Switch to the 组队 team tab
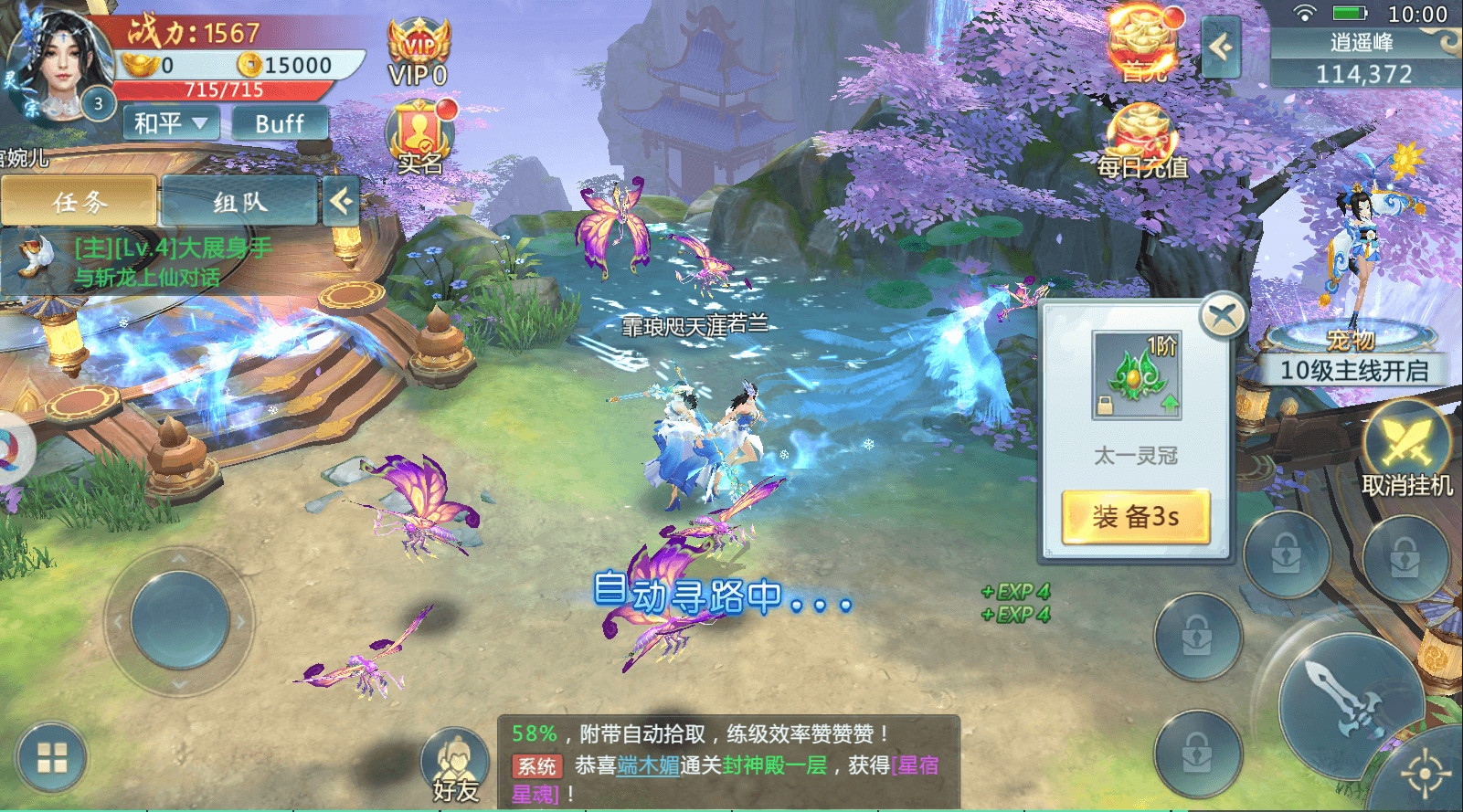The image size is (1463, 812). pos(239,201)
